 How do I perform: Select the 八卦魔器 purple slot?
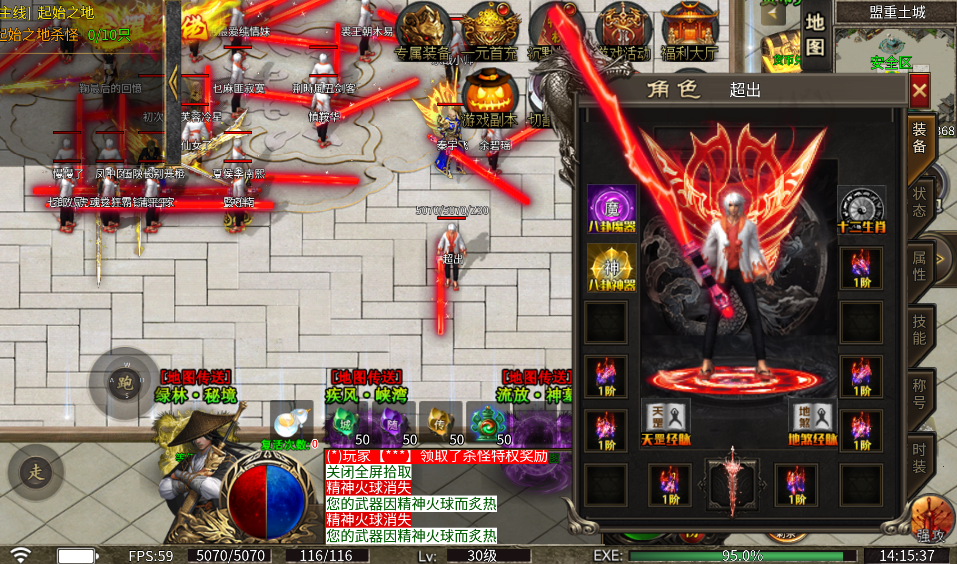coord(610,208)
